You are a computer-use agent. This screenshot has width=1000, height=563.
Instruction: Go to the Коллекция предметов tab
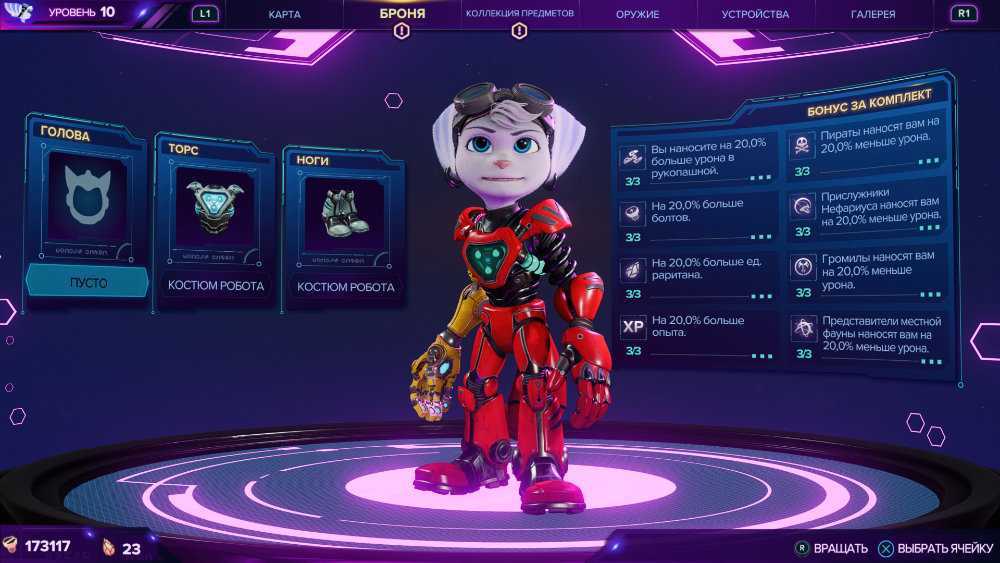click(x=519, y=14)
